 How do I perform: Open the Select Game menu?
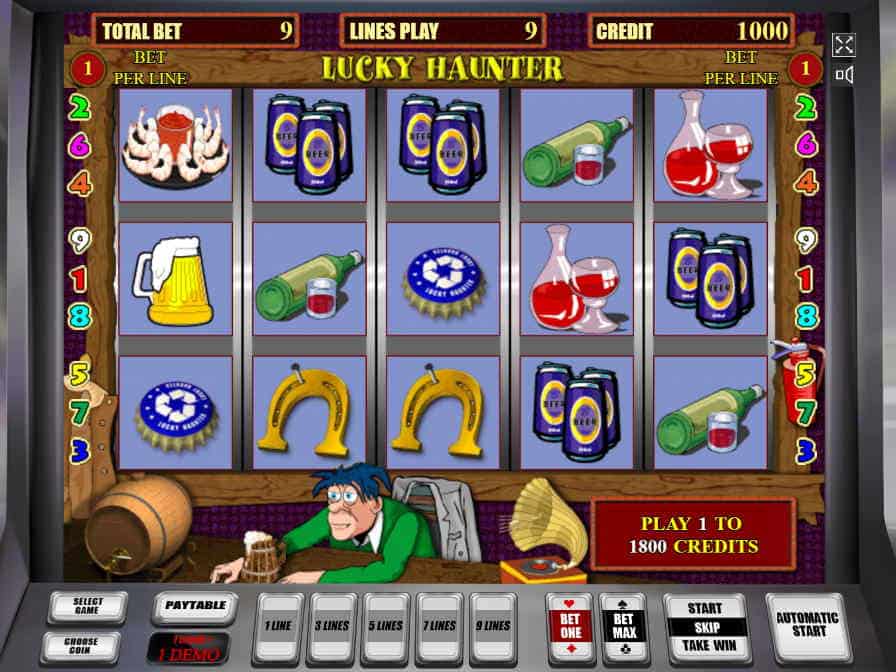(x=87, y=607)
